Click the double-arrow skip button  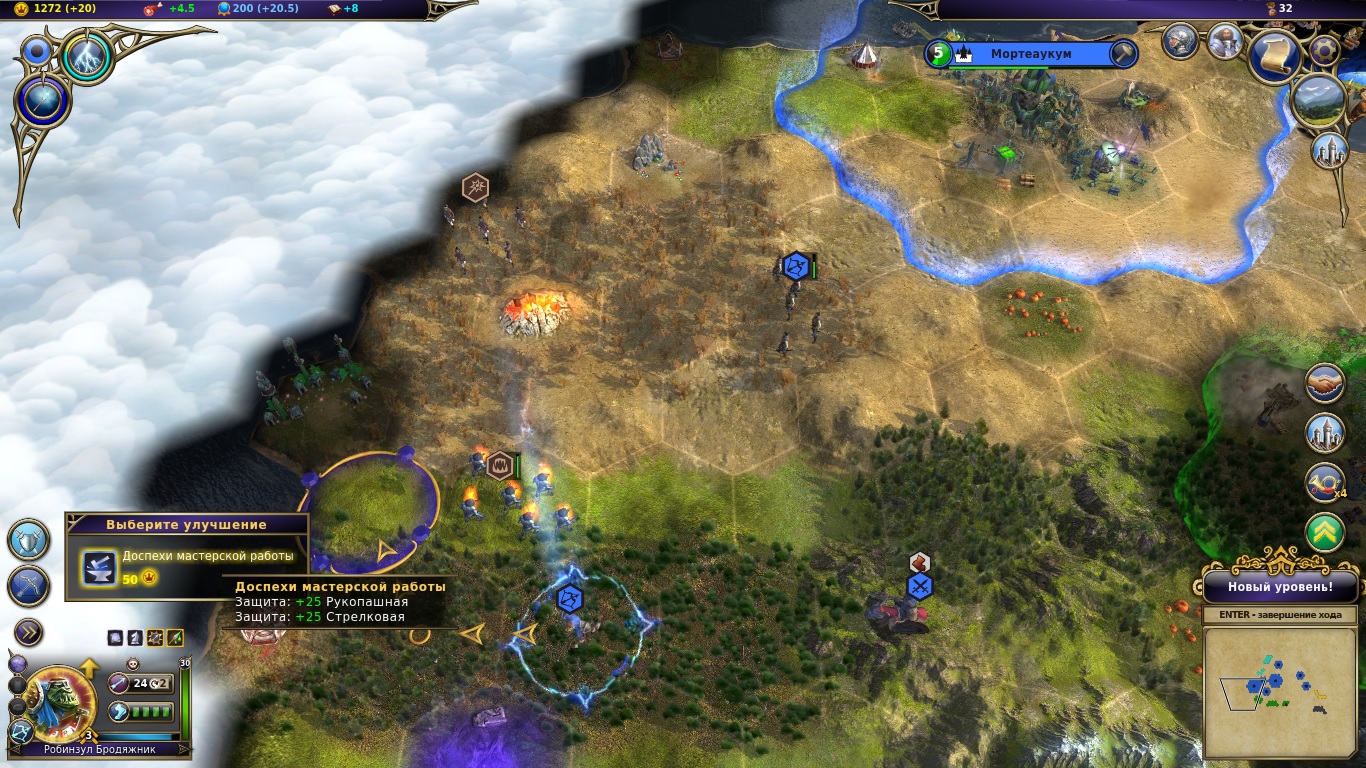(29, 632)
